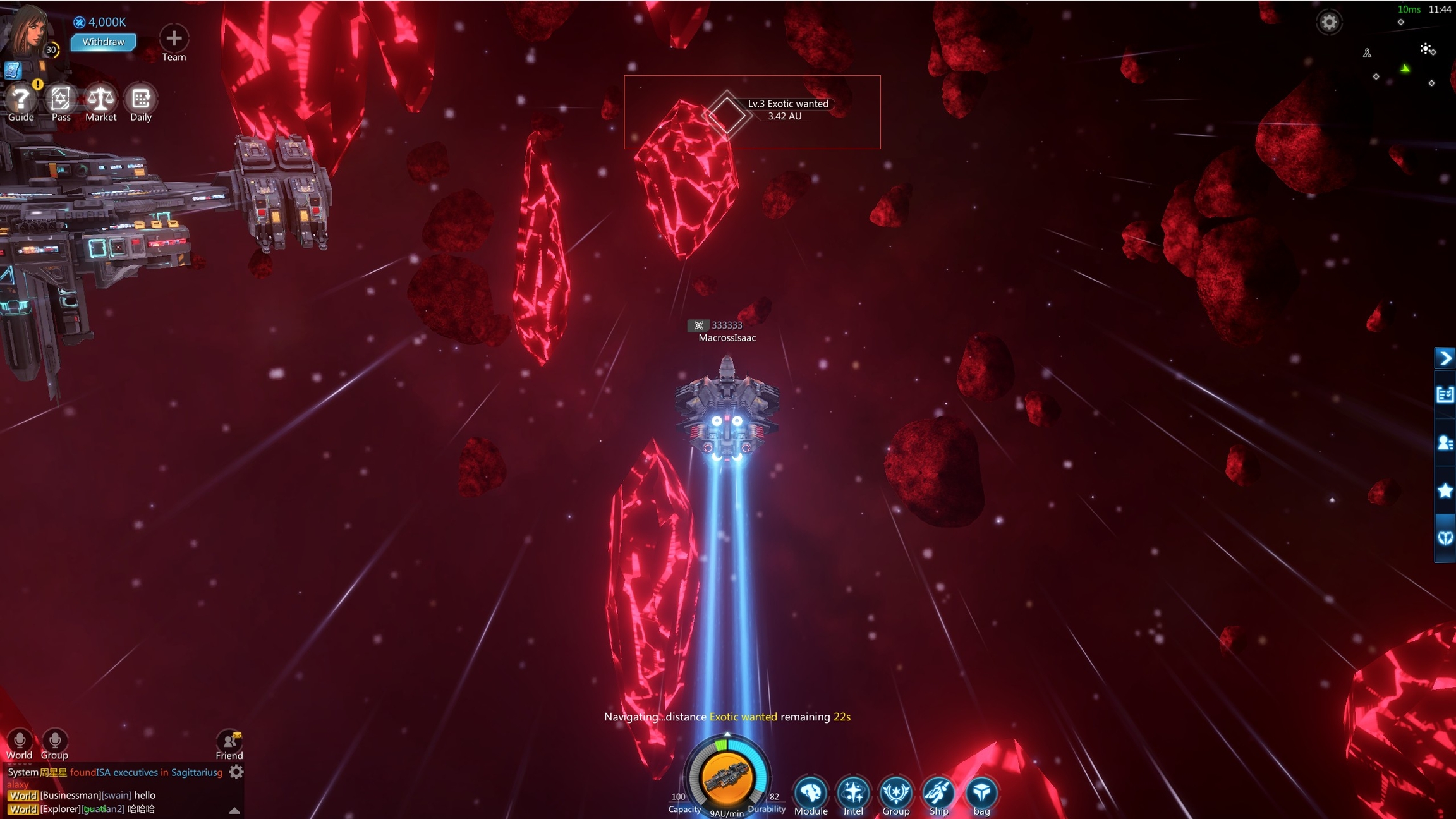This screenshot has height=819, width=1456.
Task: Click the orange ship status gauge
Action: (727, 778)
